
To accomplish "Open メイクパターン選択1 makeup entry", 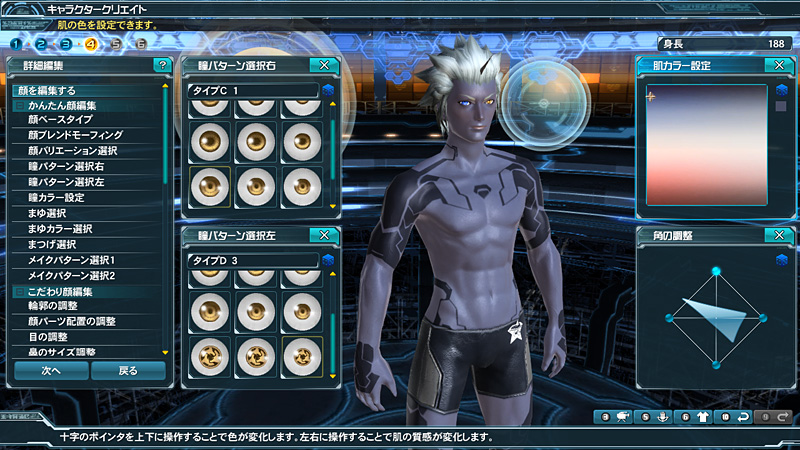I will click(71, 260).
